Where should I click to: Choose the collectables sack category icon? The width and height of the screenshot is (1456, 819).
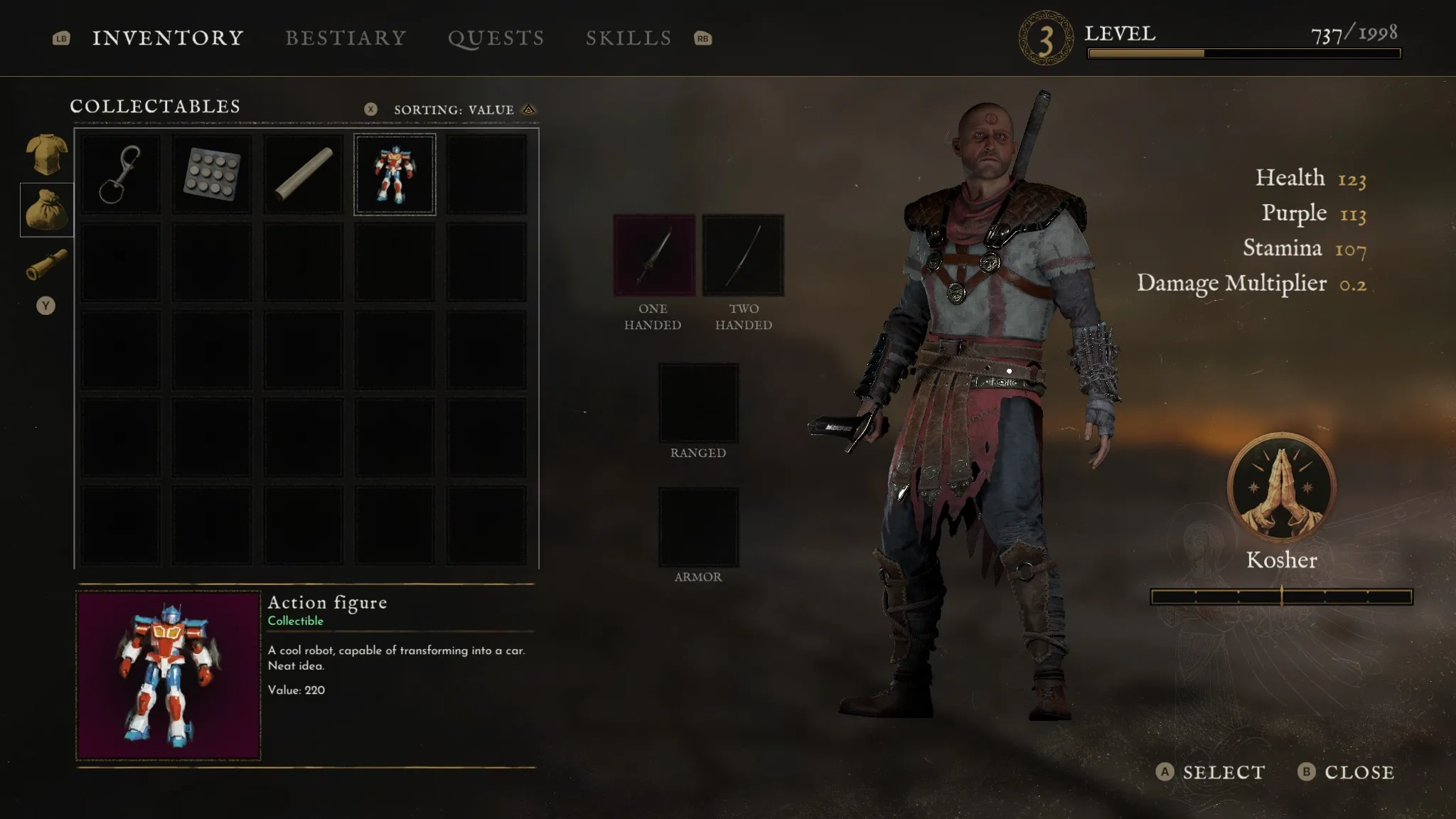[47, 210]
